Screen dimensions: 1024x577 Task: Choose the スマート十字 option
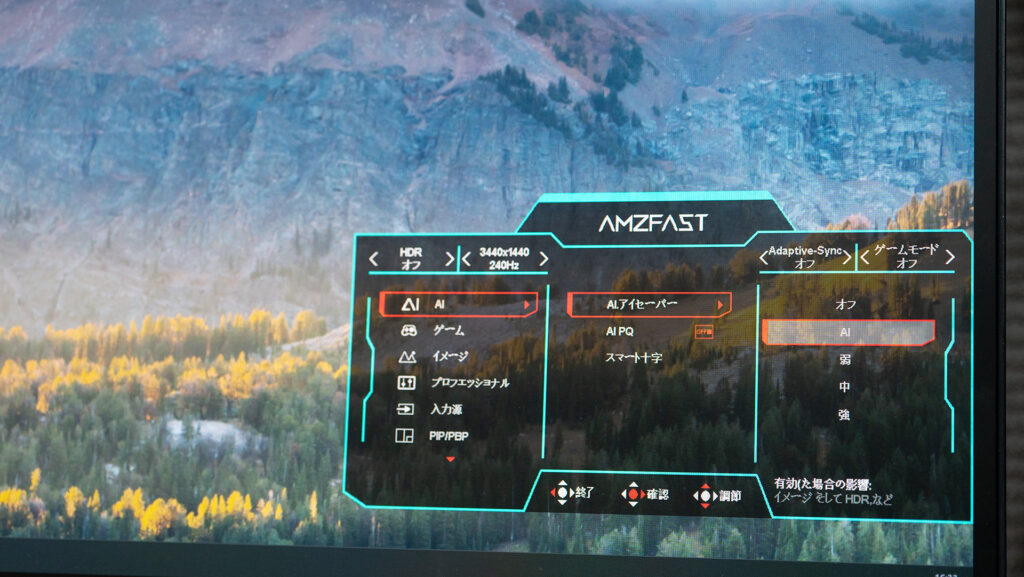pos(634,357)
